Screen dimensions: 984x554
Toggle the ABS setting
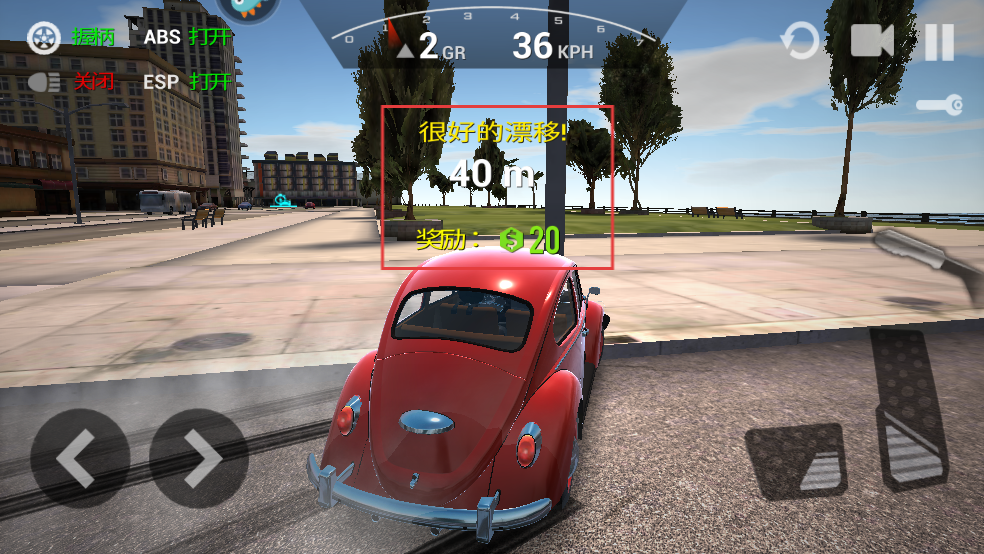pyautogui.click(x=187, y=38)
